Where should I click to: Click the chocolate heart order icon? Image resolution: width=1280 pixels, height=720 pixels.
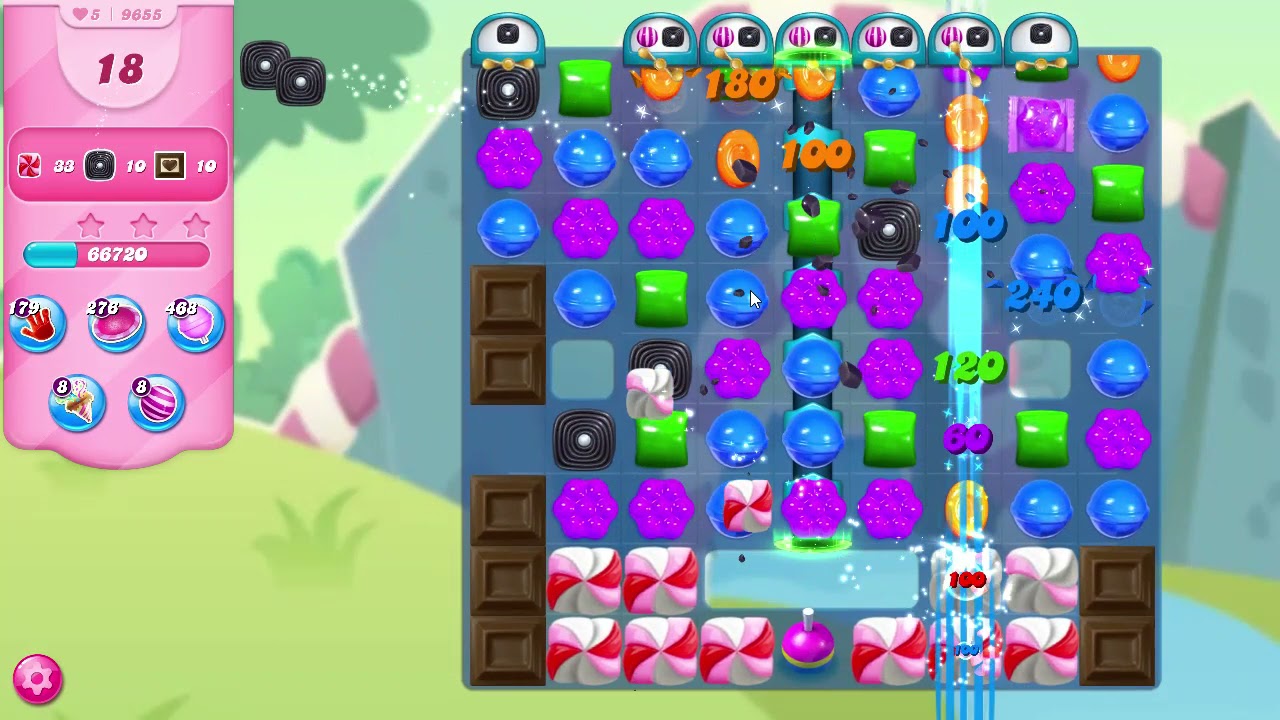point(168,166)
